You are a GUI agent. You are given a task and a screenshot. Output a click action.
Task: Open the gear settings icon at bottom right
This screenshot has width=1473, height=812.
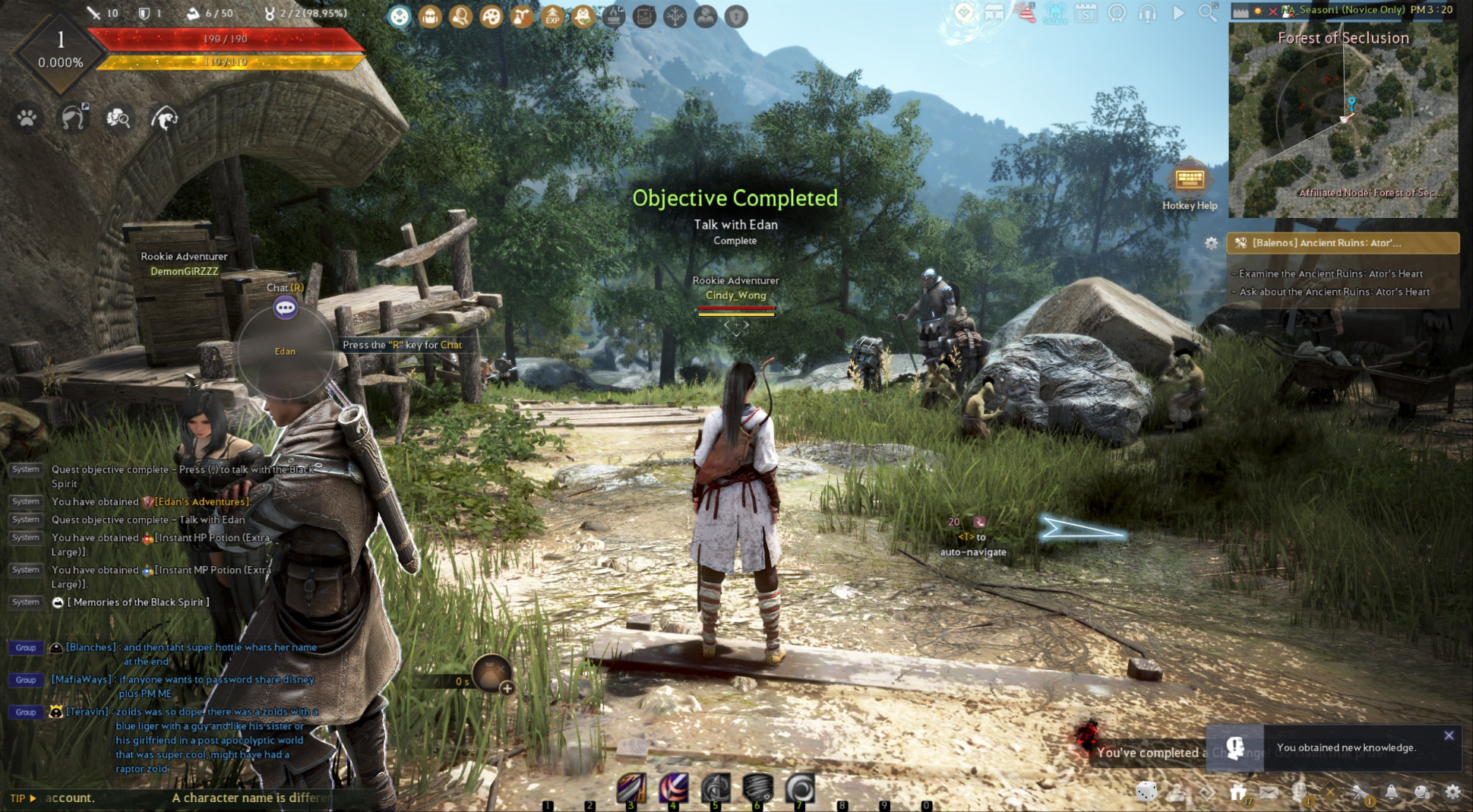click(x=1452, y=792)
